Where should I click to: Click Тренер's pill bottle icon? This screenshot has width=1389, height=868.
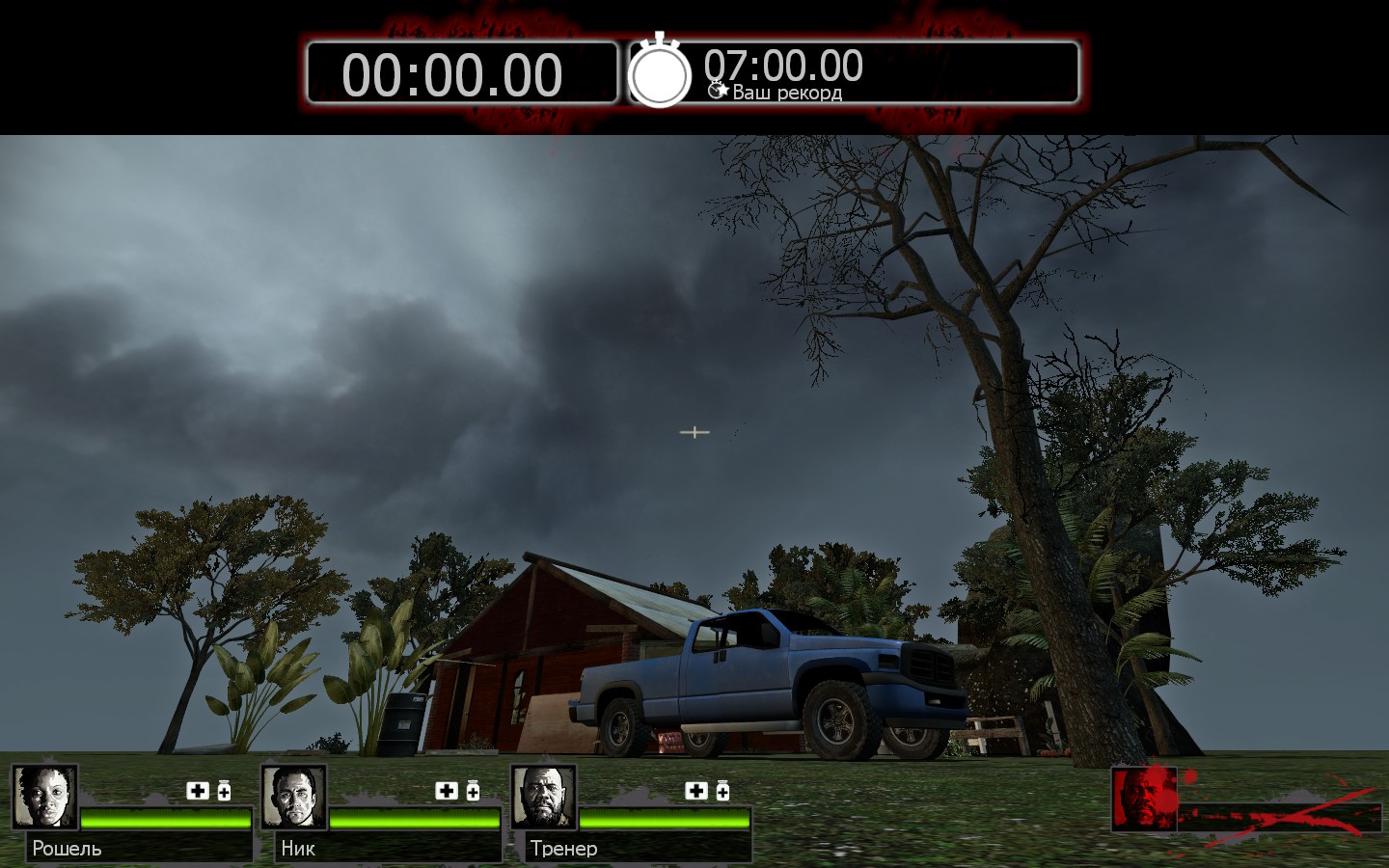722,791
